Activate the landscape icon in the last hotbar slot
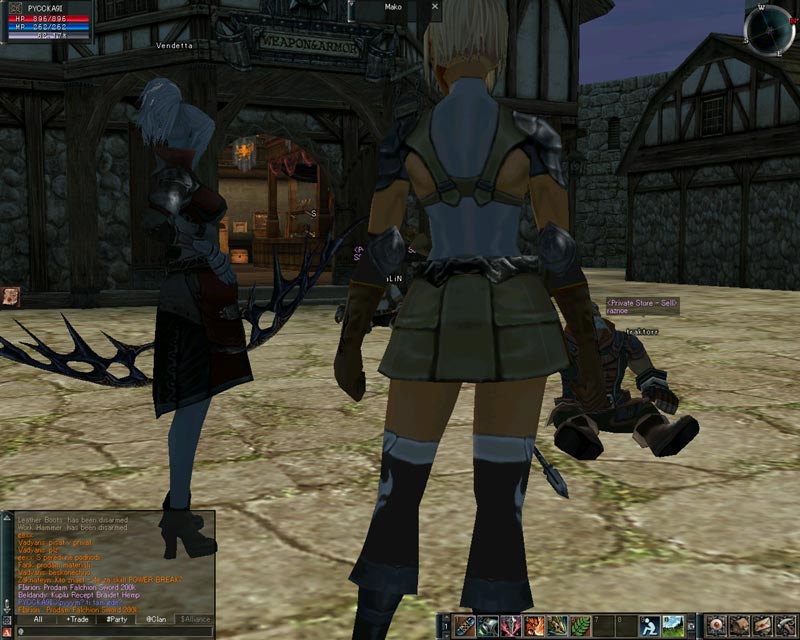The image size is (800, 640). click(x=672, y=626)
